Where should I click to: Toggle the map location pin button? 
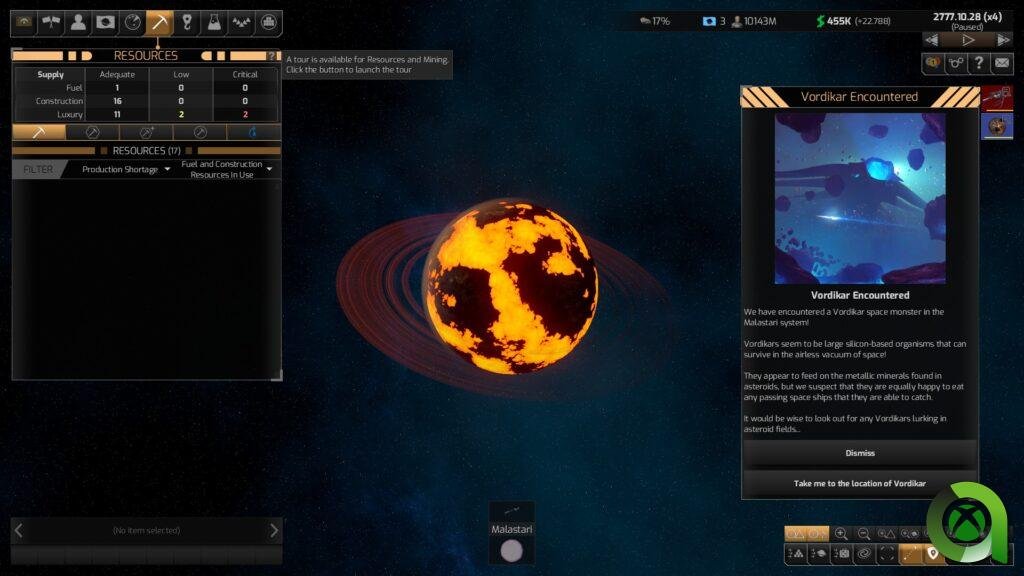pos(933,553)
